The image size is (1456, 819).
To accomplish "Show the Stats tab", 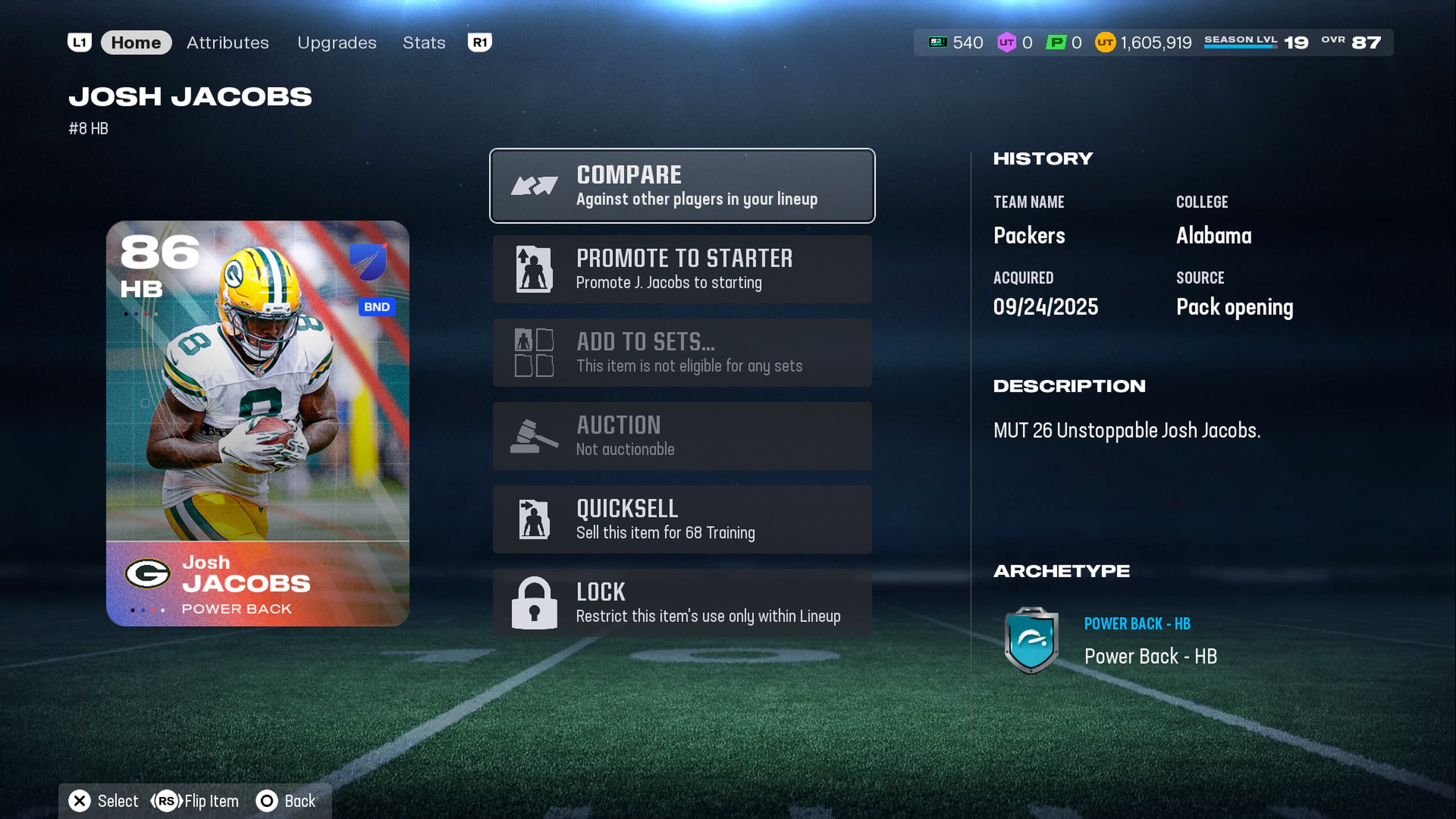I will click(x=424, y=42).
